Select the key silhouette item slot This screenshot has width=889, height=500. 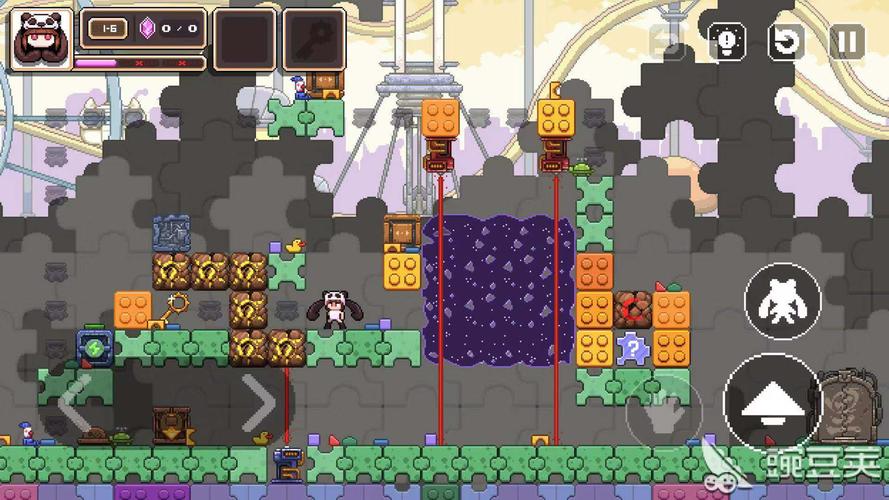[314, 40]
